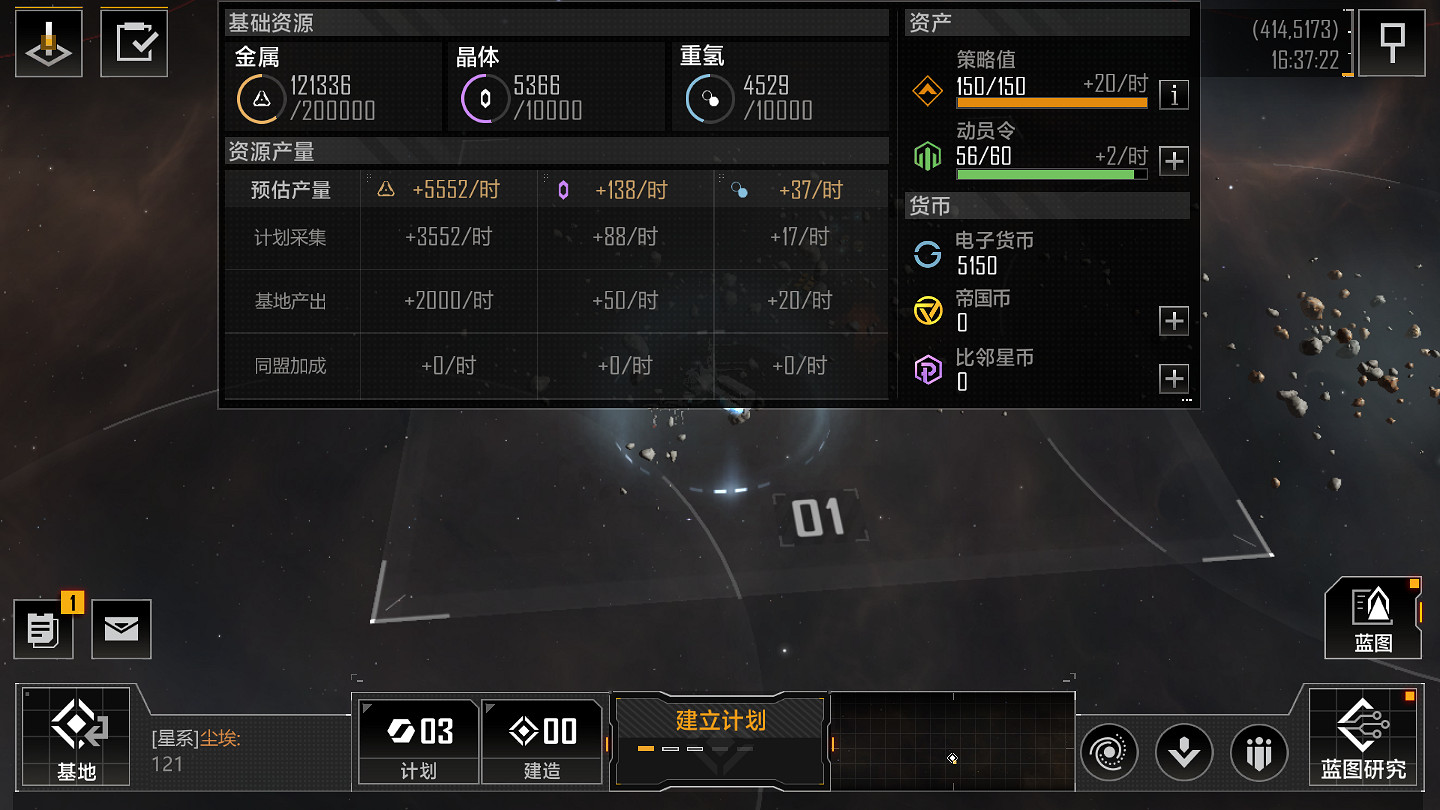Click the down-arrow recall icon on bottom bar
The image size is (1440, 810).
coord(1184,752)
